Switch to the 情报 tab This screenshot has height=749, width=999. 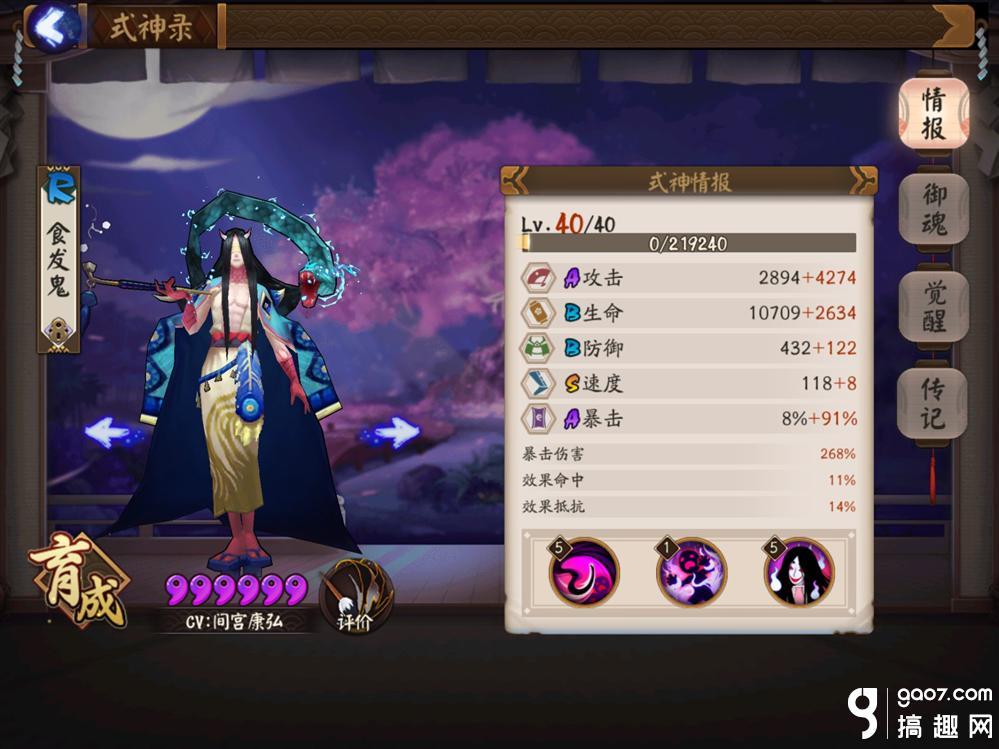click(x=932, y=114)
